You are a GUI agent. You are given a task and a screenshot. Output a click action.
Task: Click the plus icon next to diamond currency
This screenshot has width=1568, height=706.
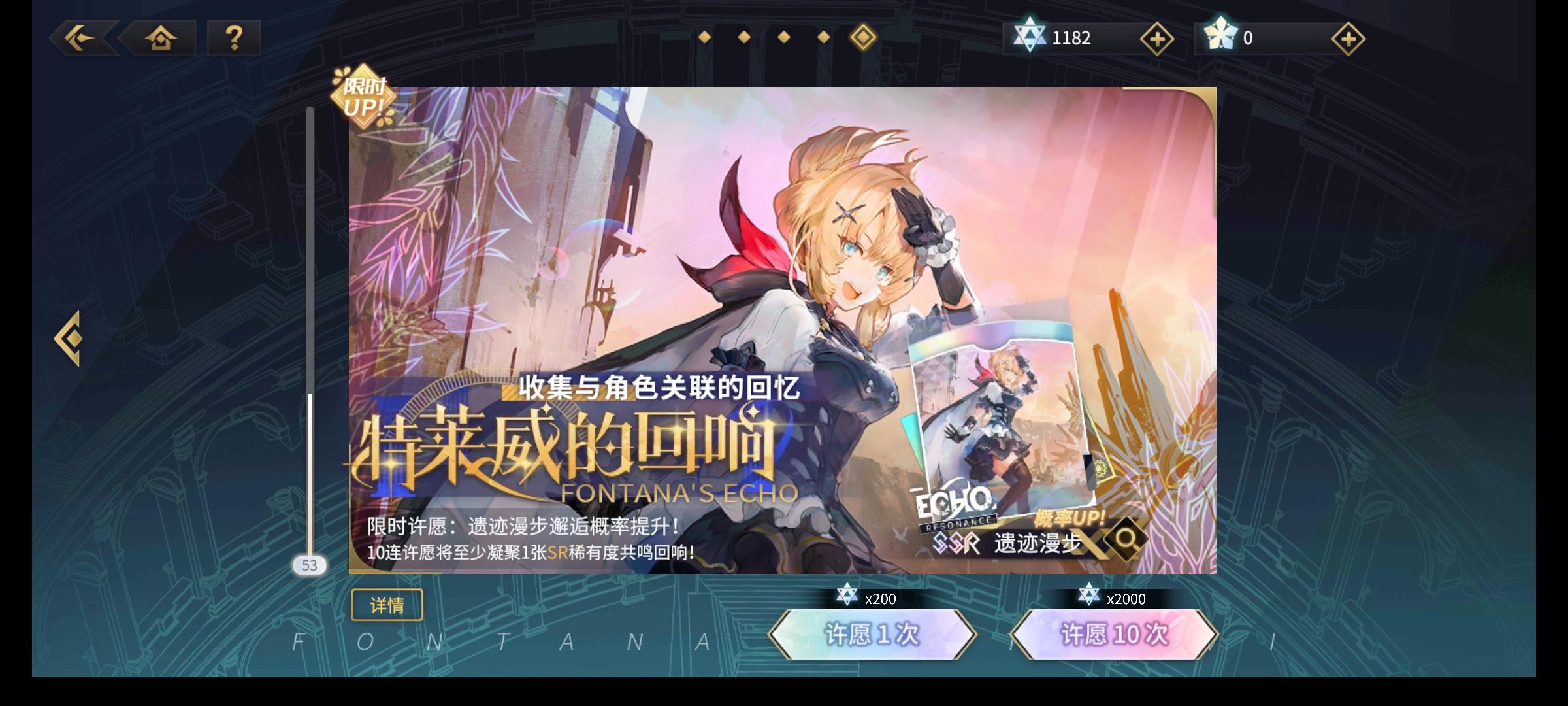tap(1157, 38)
